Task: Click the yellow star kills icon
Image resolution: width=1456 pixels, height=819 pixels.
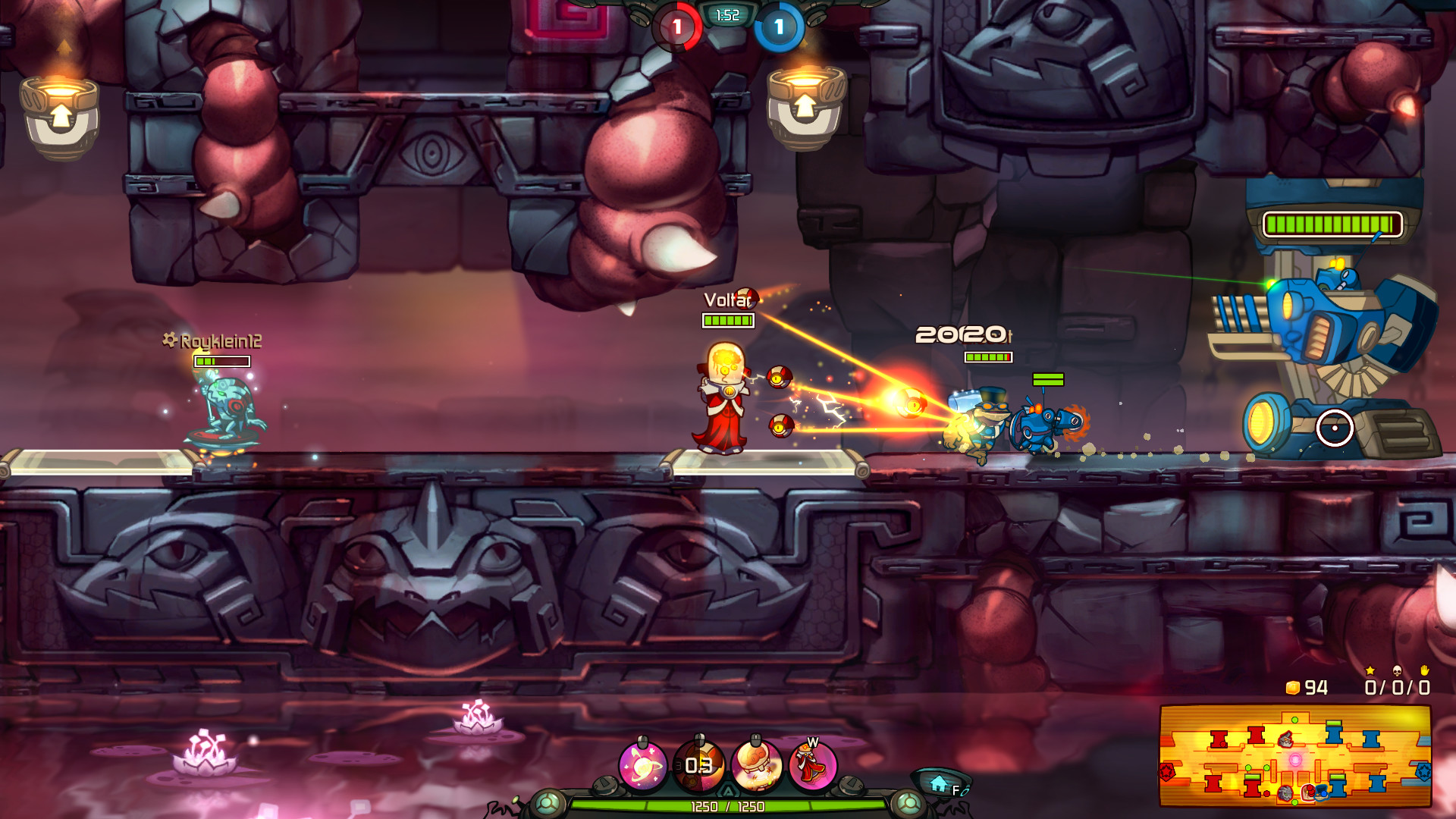Action: tap(1370, 672)
